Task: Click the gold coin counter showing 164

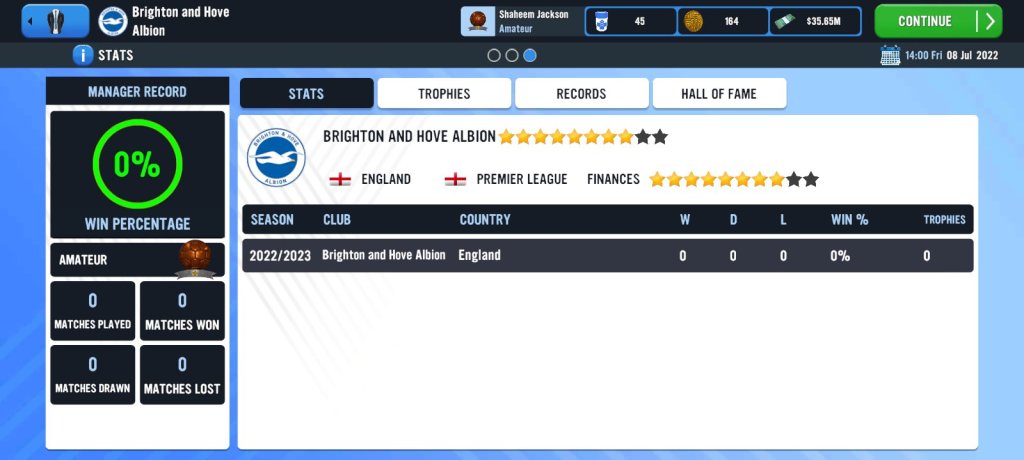Action: 723,21
